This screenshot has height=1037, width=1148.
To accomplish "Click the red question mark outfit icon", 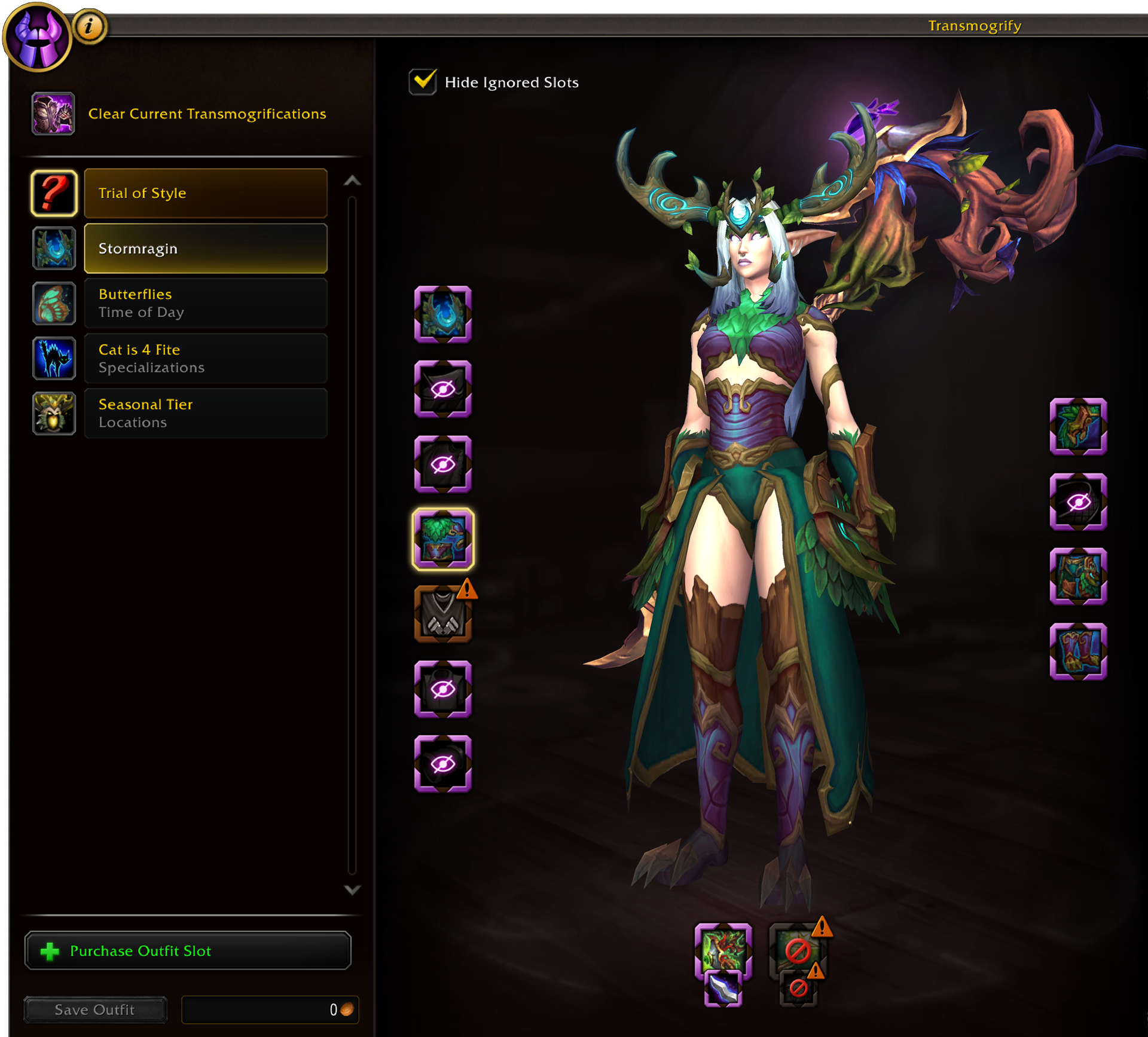I will pyautogui.click(x=54, y=193).
